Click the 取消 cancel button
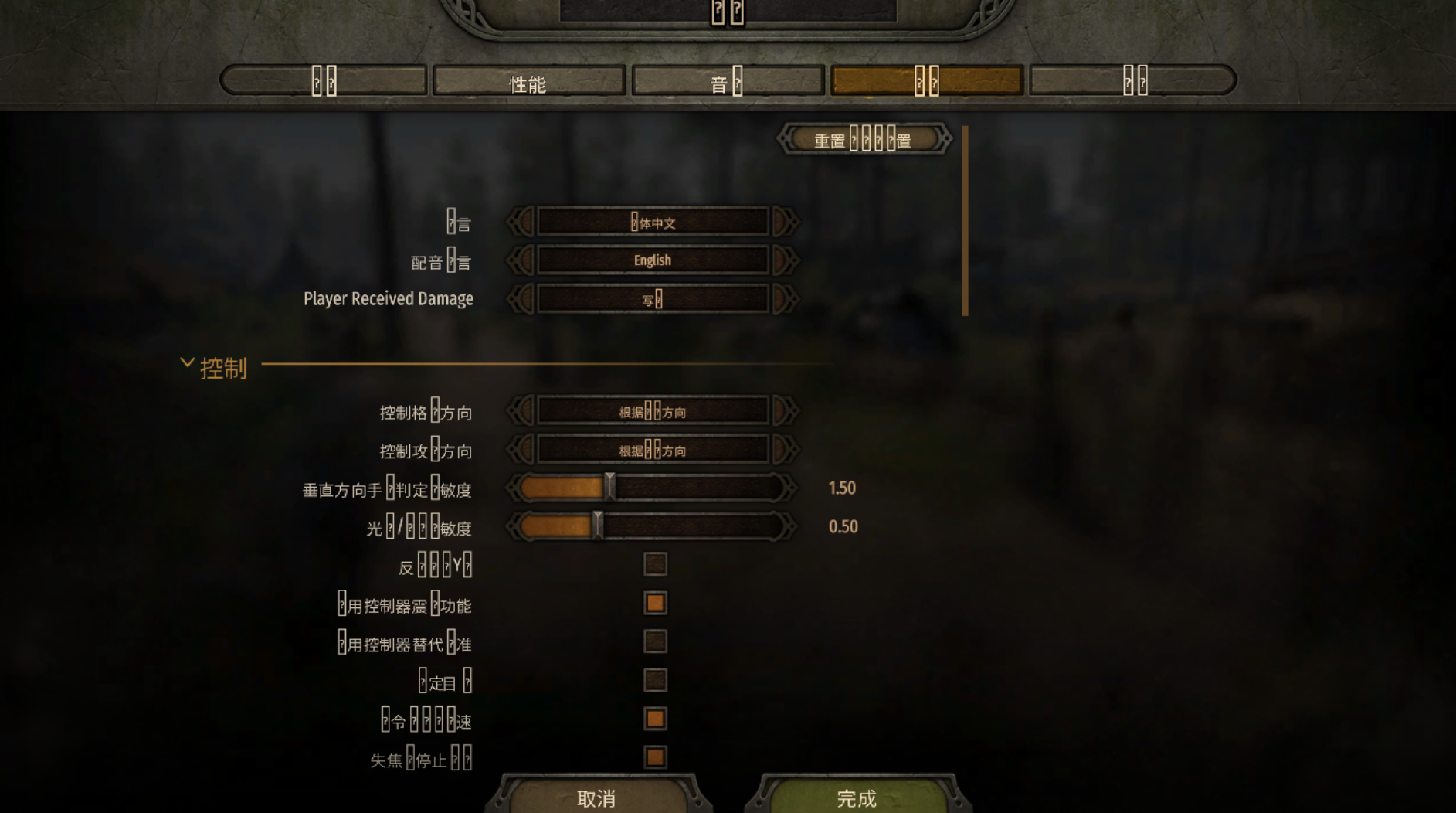Viewport: 1456px width, 813px height. tap(596, 798)
